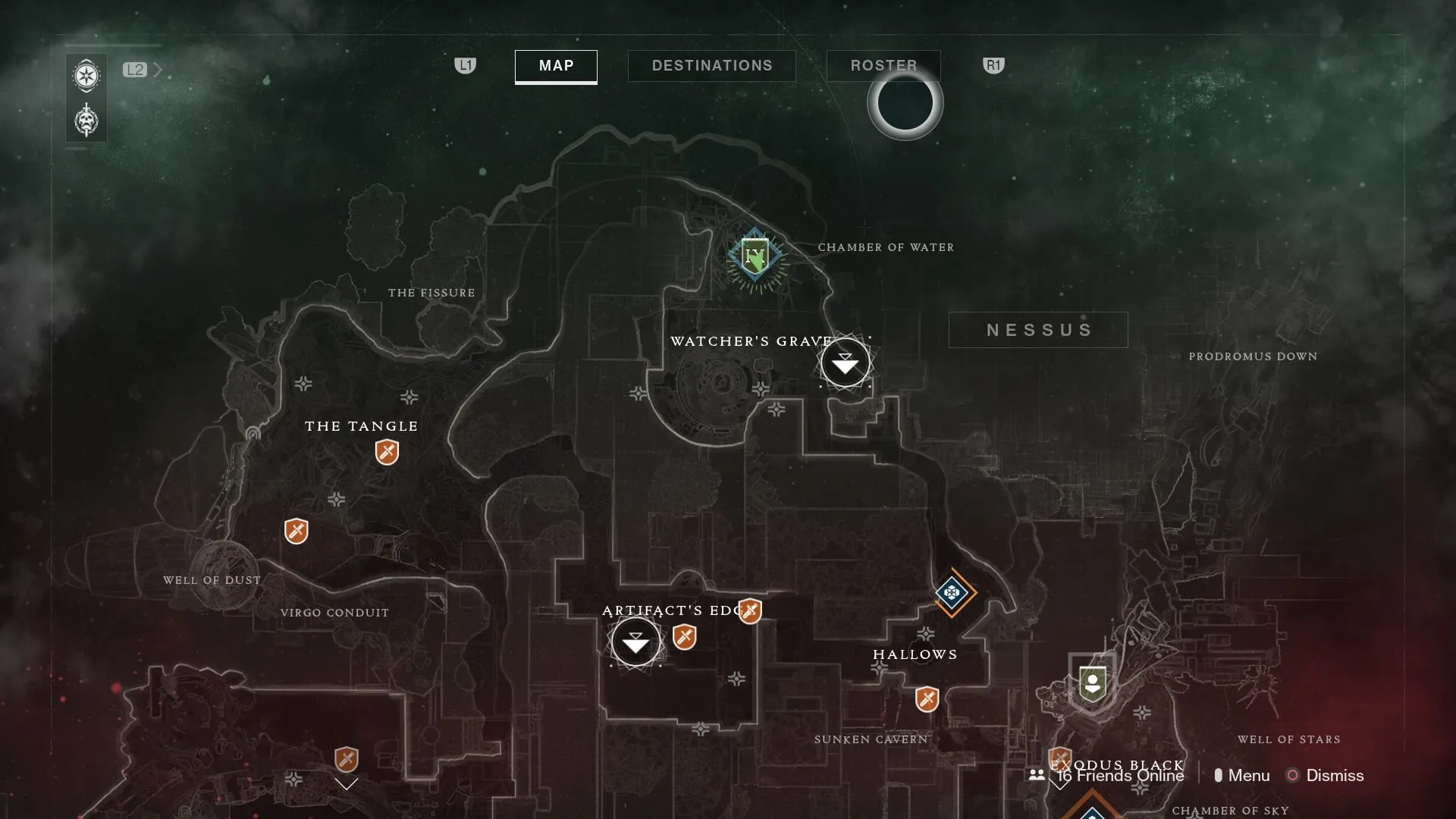Switch to the DESTINATIONS tab

coord(711,65)
